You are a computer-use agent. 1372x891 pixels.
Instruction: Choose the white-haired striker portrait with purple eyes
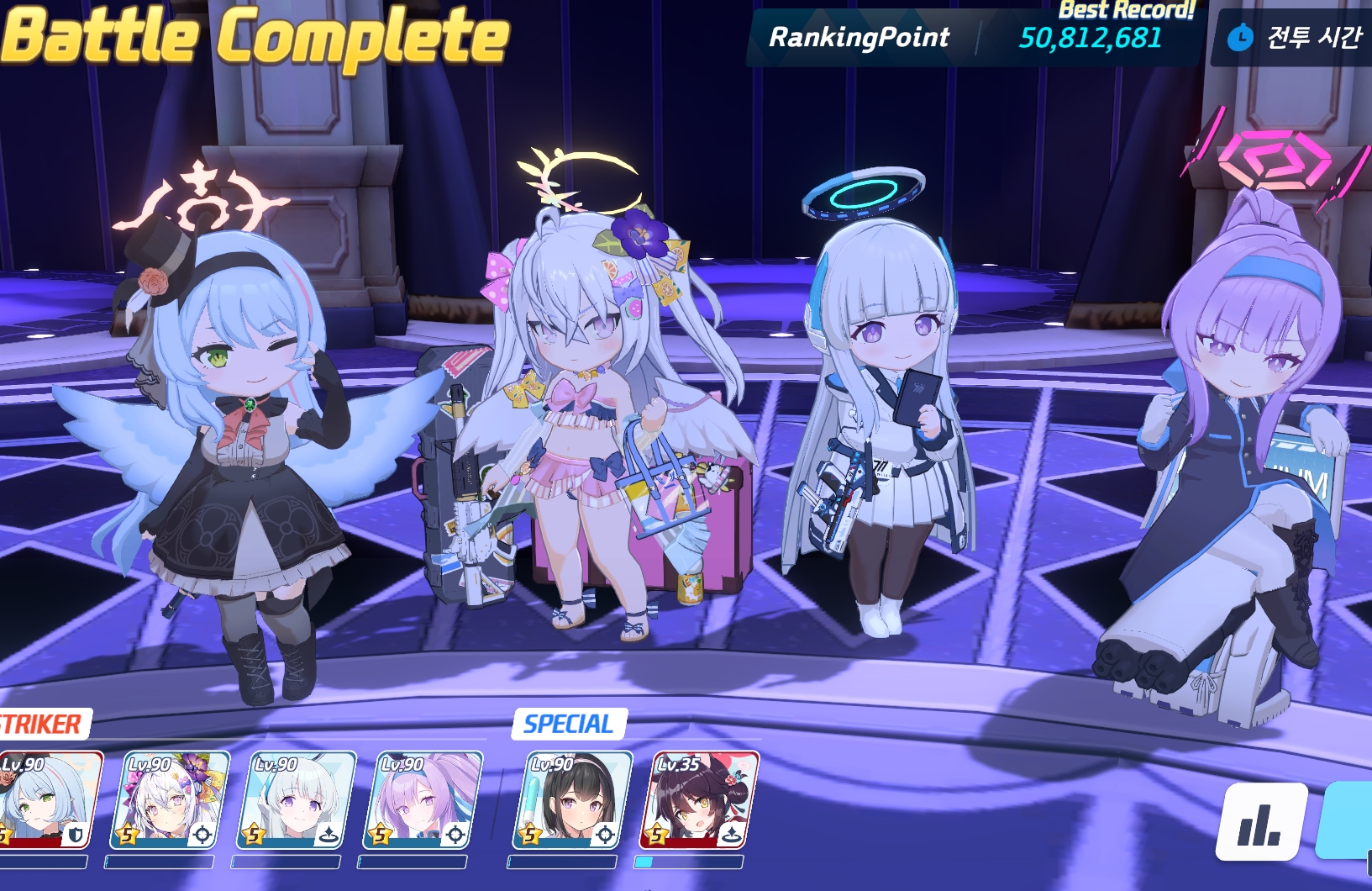pyautogui.click(x=297, y=799)
